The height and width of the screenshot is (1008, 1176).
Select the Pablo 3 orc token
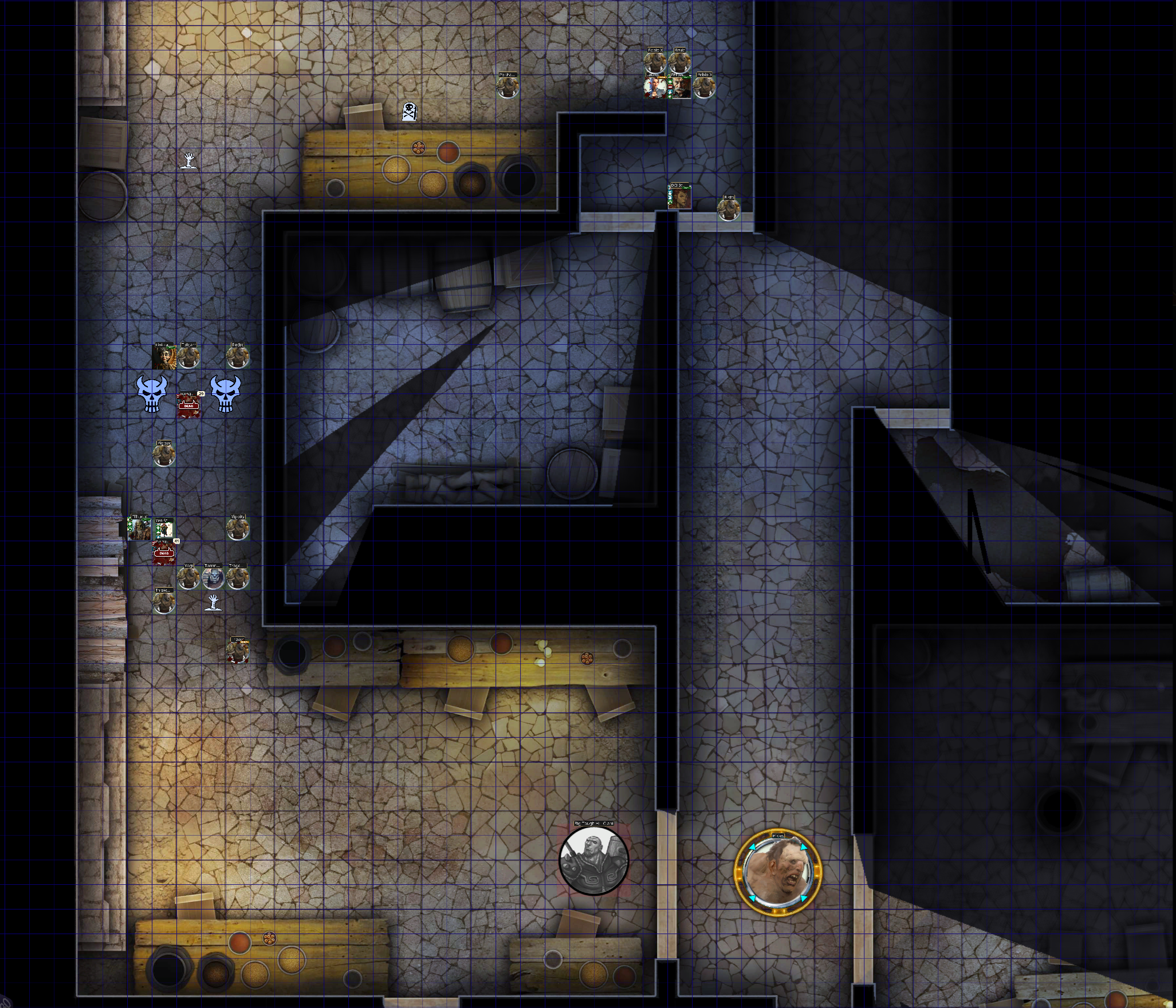tap(704, 87)
